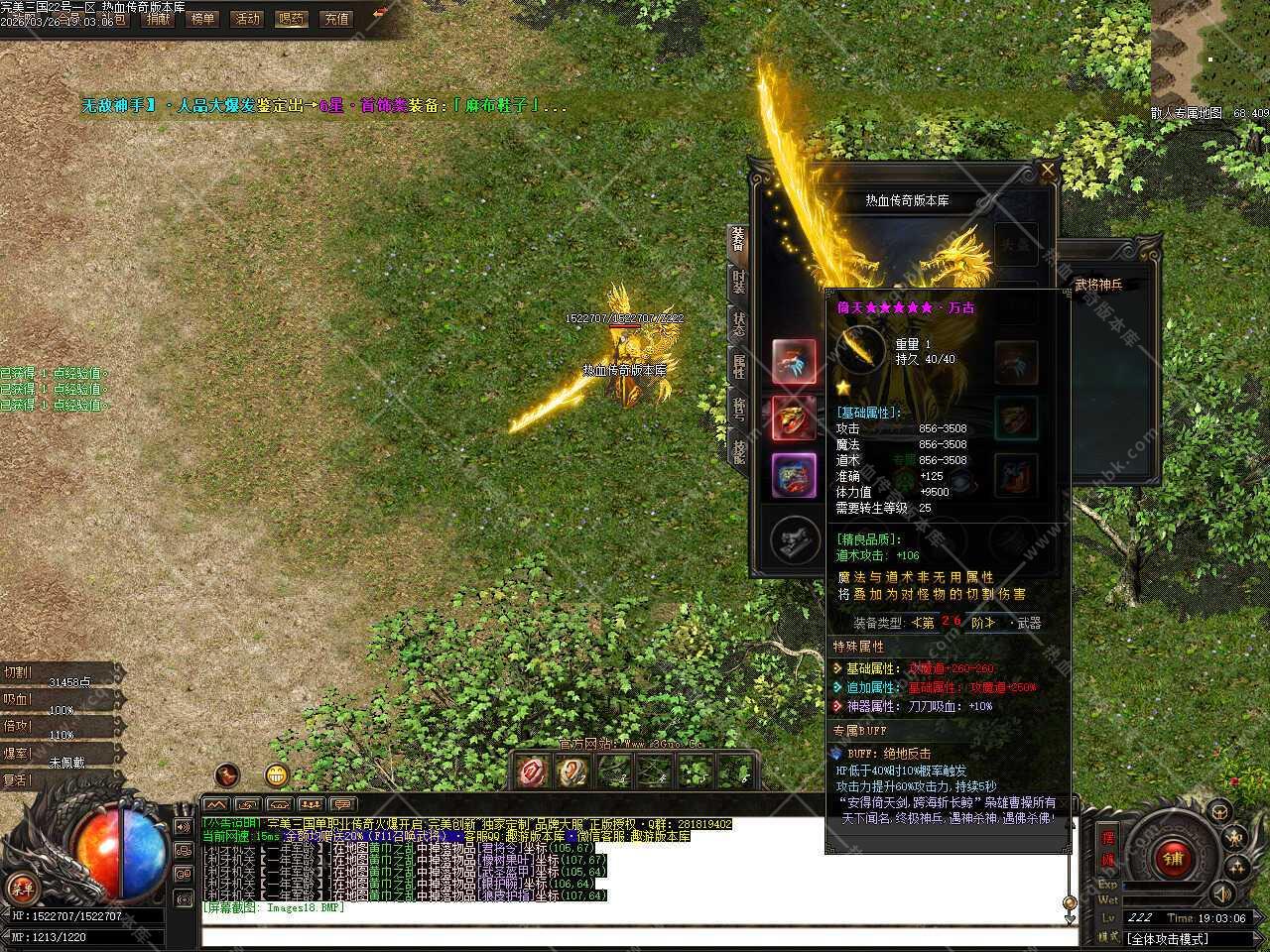
Task: Open the round 铺 shop button
Action: [x=1174, y=858]
